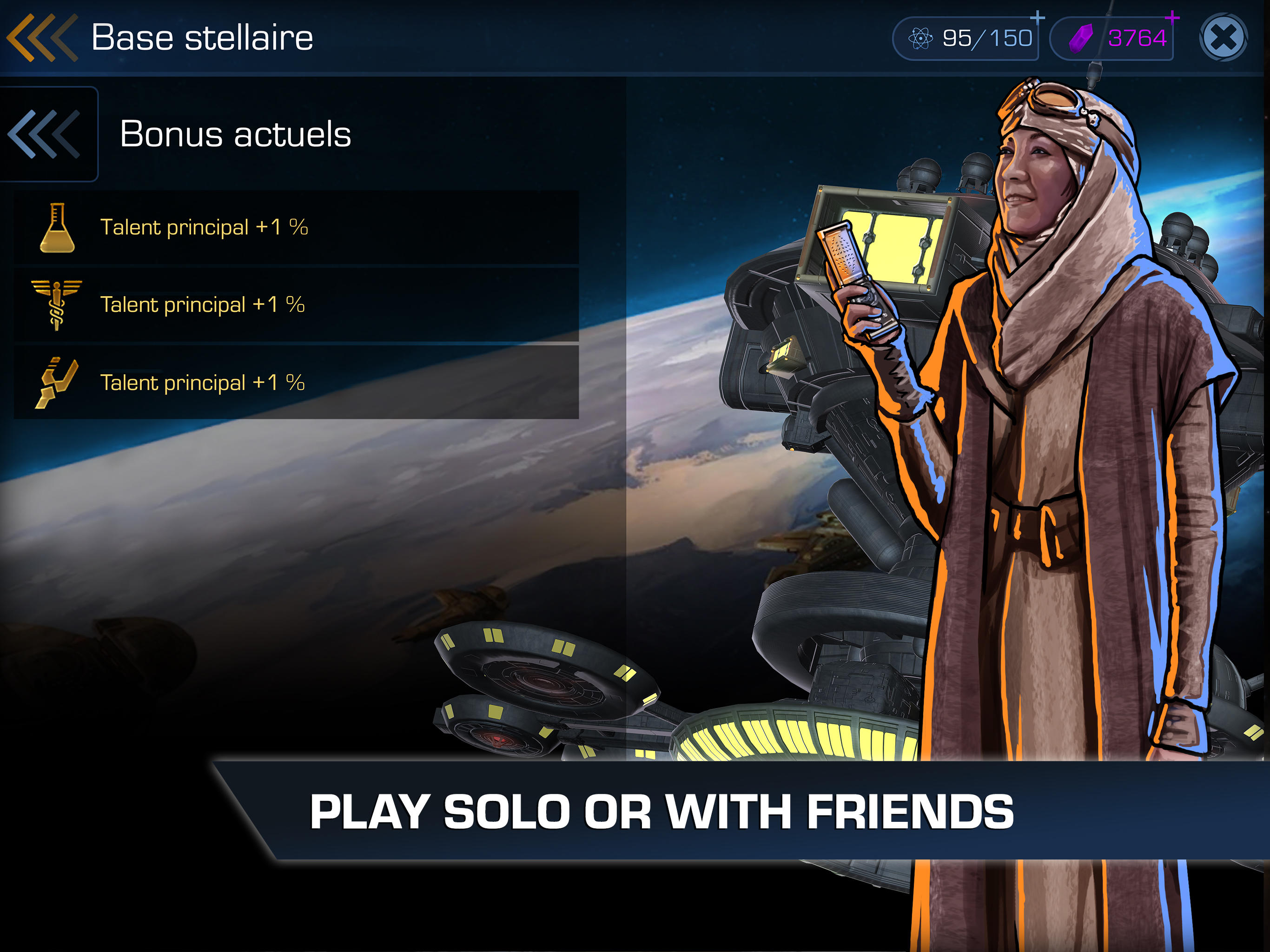This screenshot has width=1270, height=952.
Task: Select the science flask talent icon
Action: pyautogui.click(x=60, y=228)
